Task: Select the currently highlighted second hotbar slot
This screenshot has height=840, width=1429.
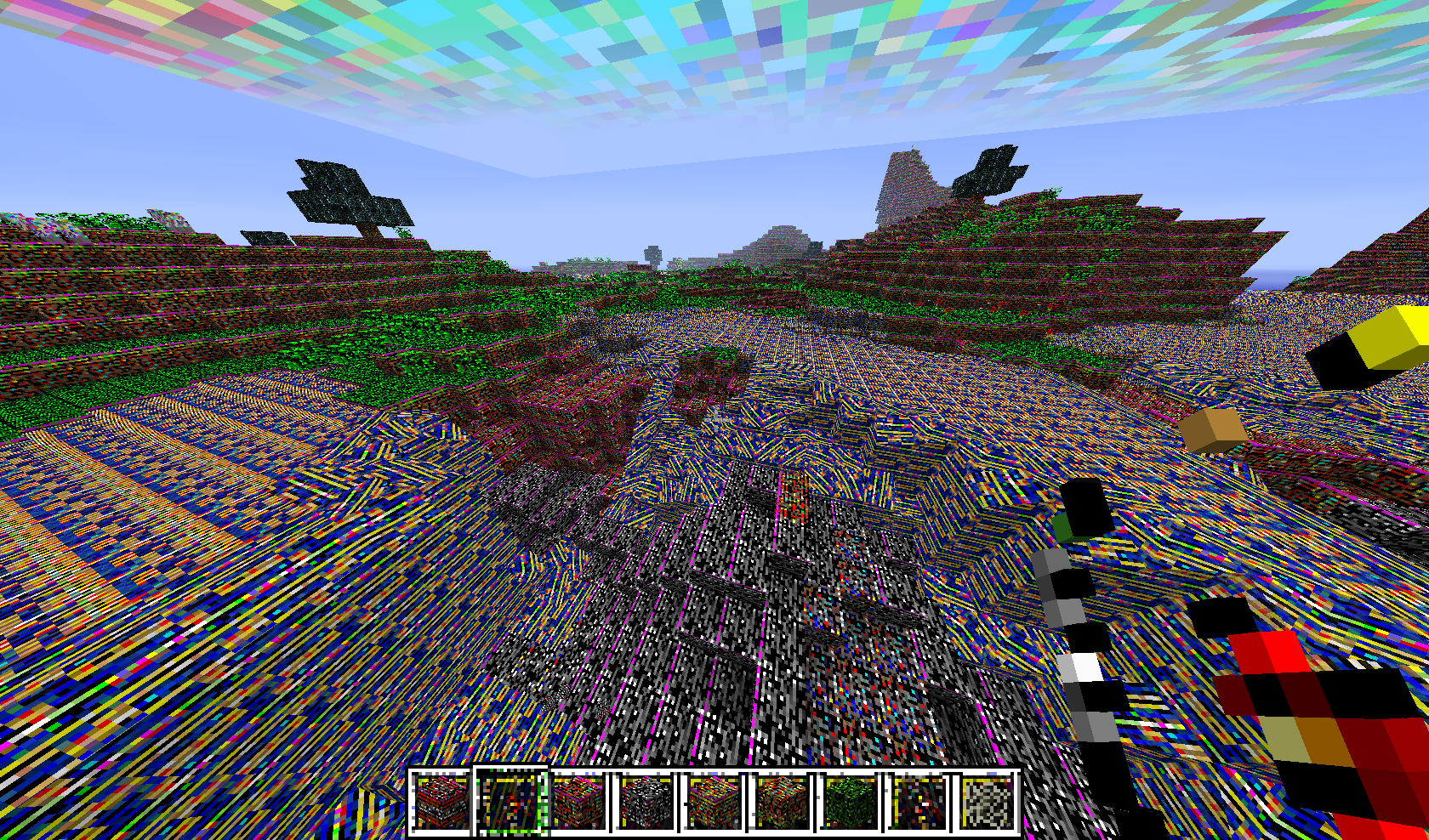Action: point(509,800)
